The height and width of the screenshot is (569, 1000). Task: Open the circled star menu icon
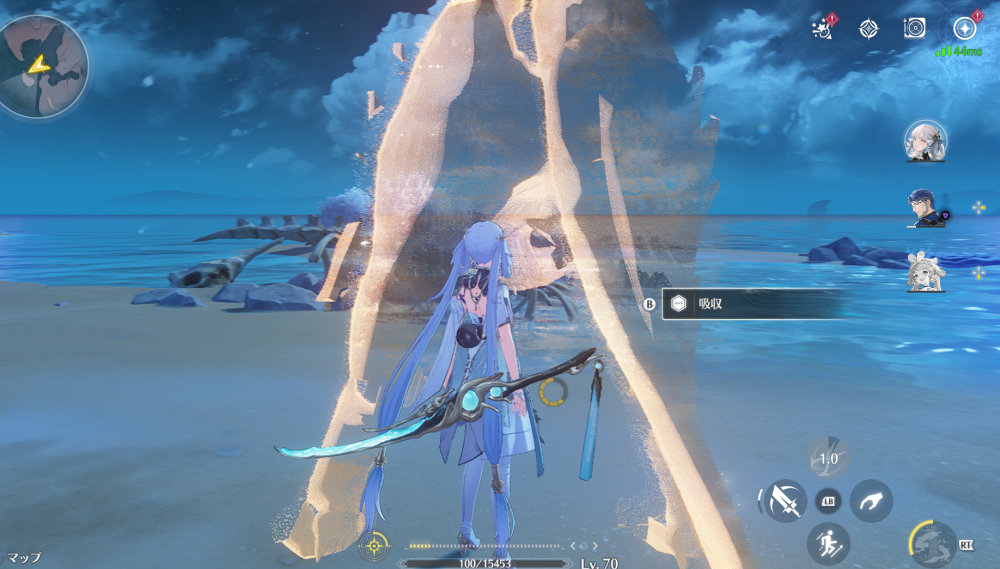tap(965, 29)
